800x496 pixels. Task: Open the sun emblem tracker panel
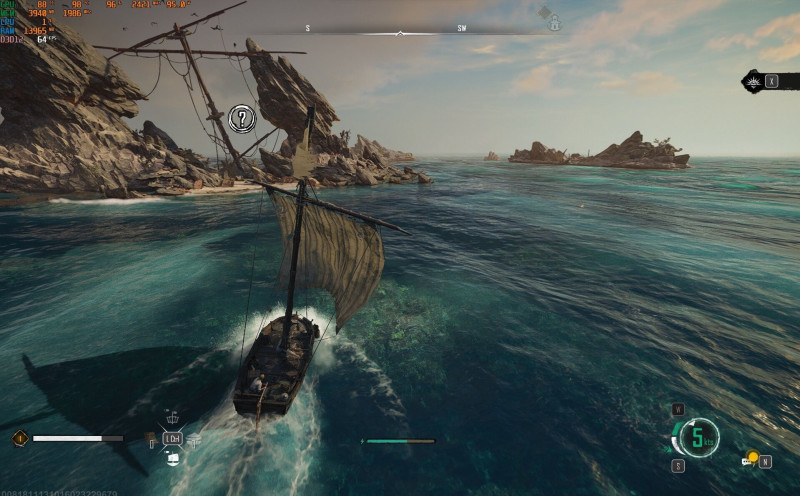pyautogui.click(x=754, y=81)
